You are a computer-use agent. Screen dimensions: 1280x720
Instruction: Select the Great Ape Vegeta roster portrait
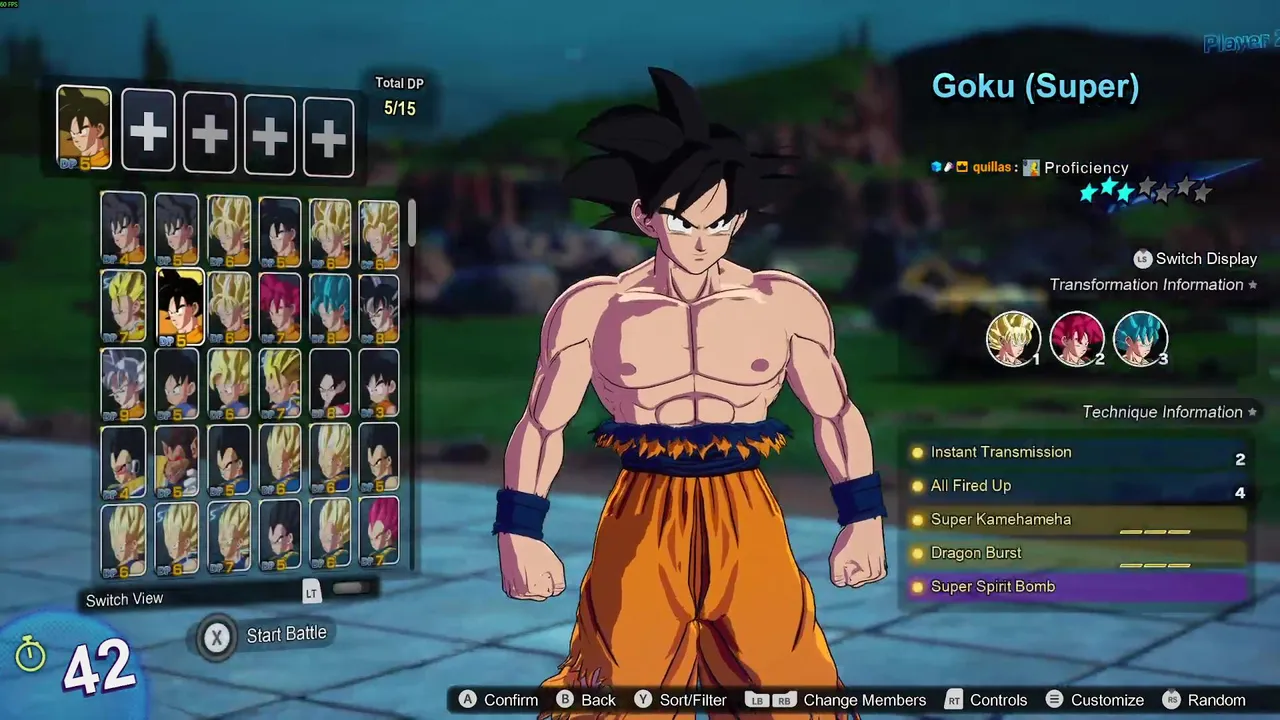[177, 461]
